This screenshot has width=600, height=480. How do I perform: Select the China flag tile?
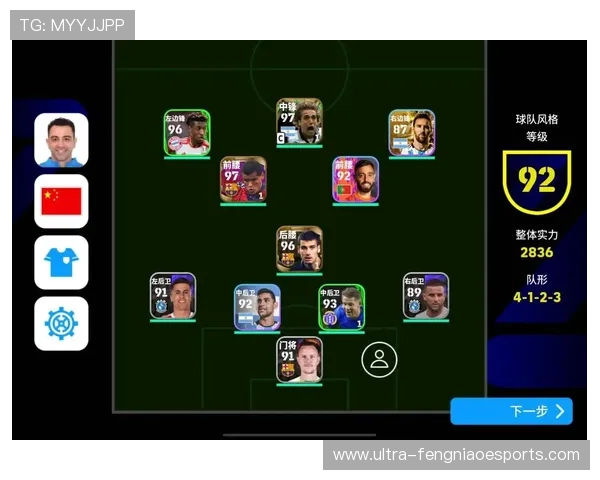pyautogui.click(x=61, y=201)
